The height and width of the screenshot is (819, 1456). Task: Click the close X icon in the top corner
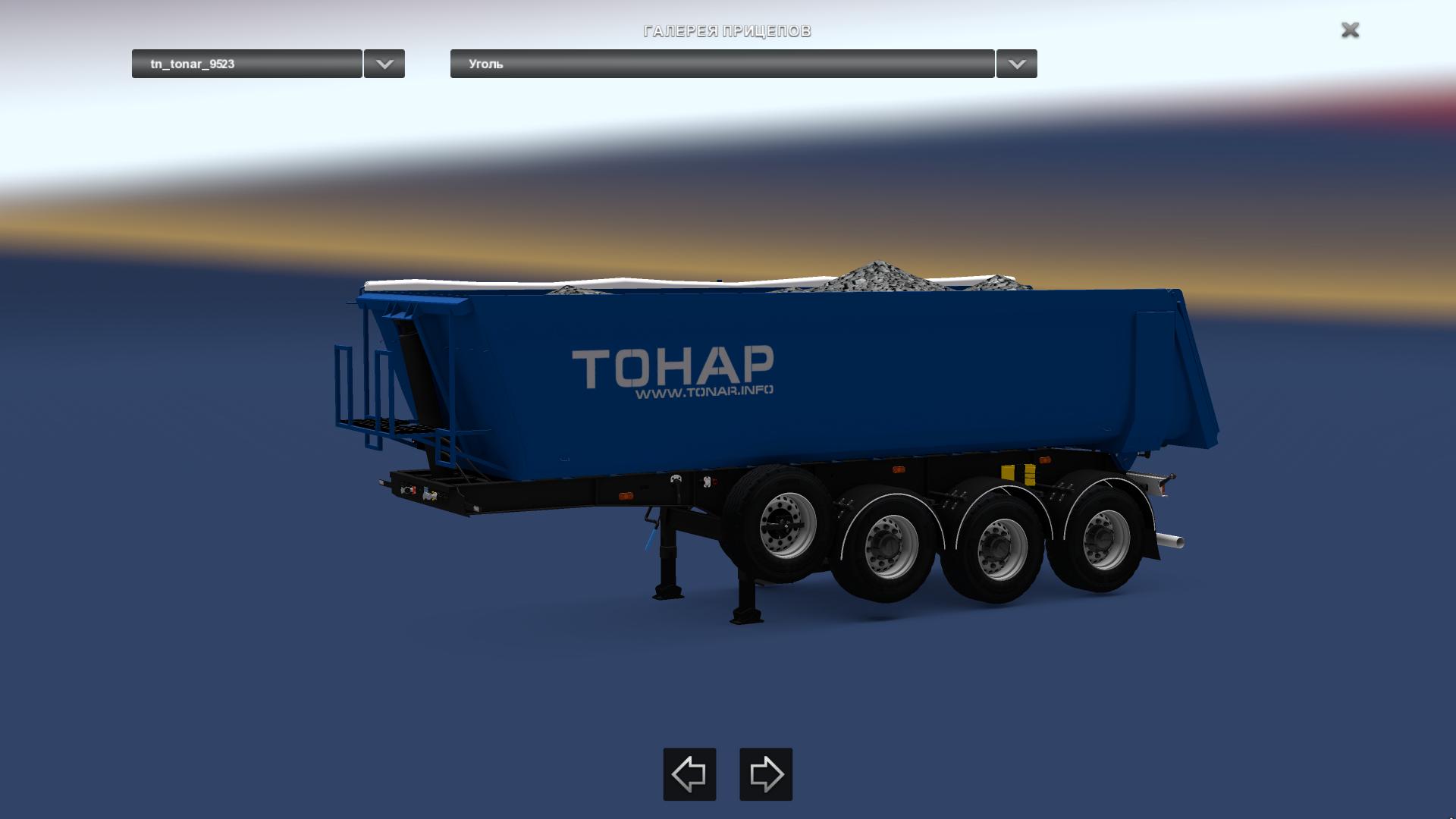(x=1349, y=31)
